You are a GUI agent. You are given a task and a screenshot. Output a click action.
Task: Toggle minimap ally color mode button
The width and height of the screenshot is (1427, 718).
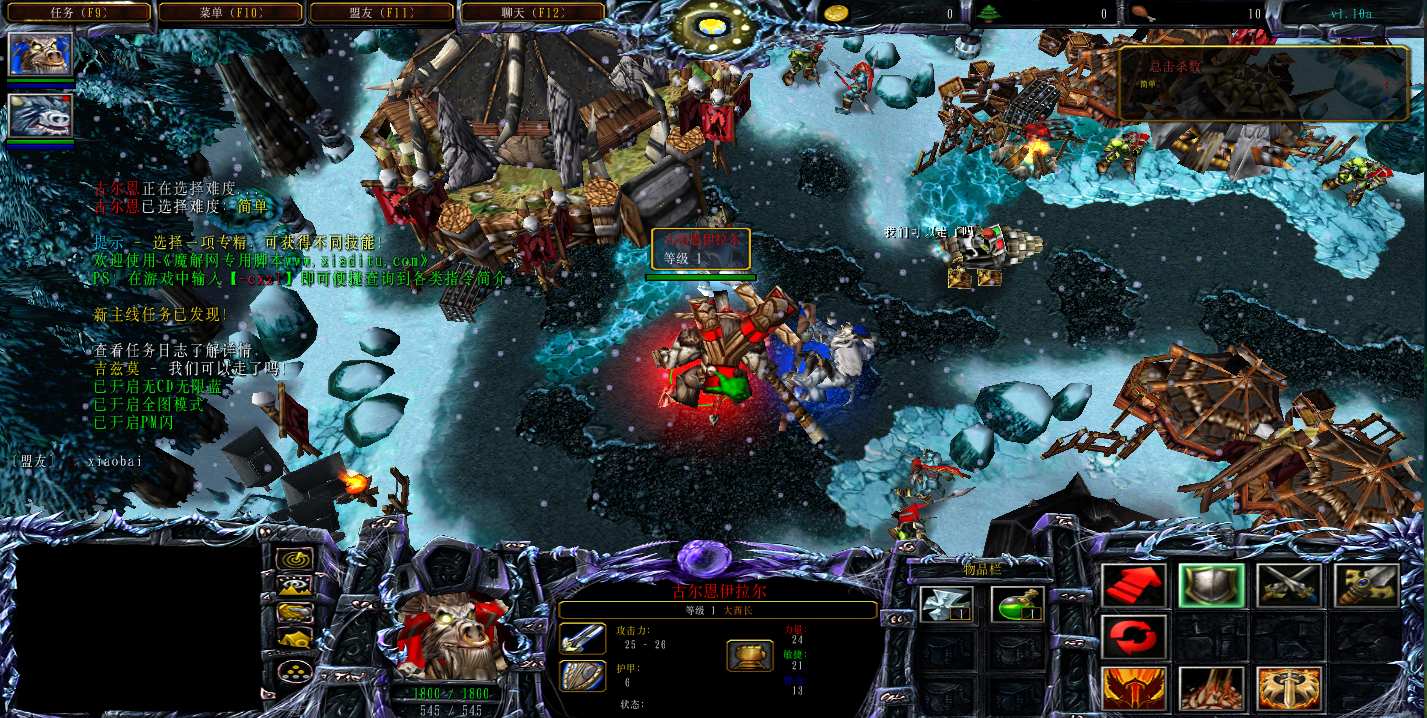pos(294,612)
